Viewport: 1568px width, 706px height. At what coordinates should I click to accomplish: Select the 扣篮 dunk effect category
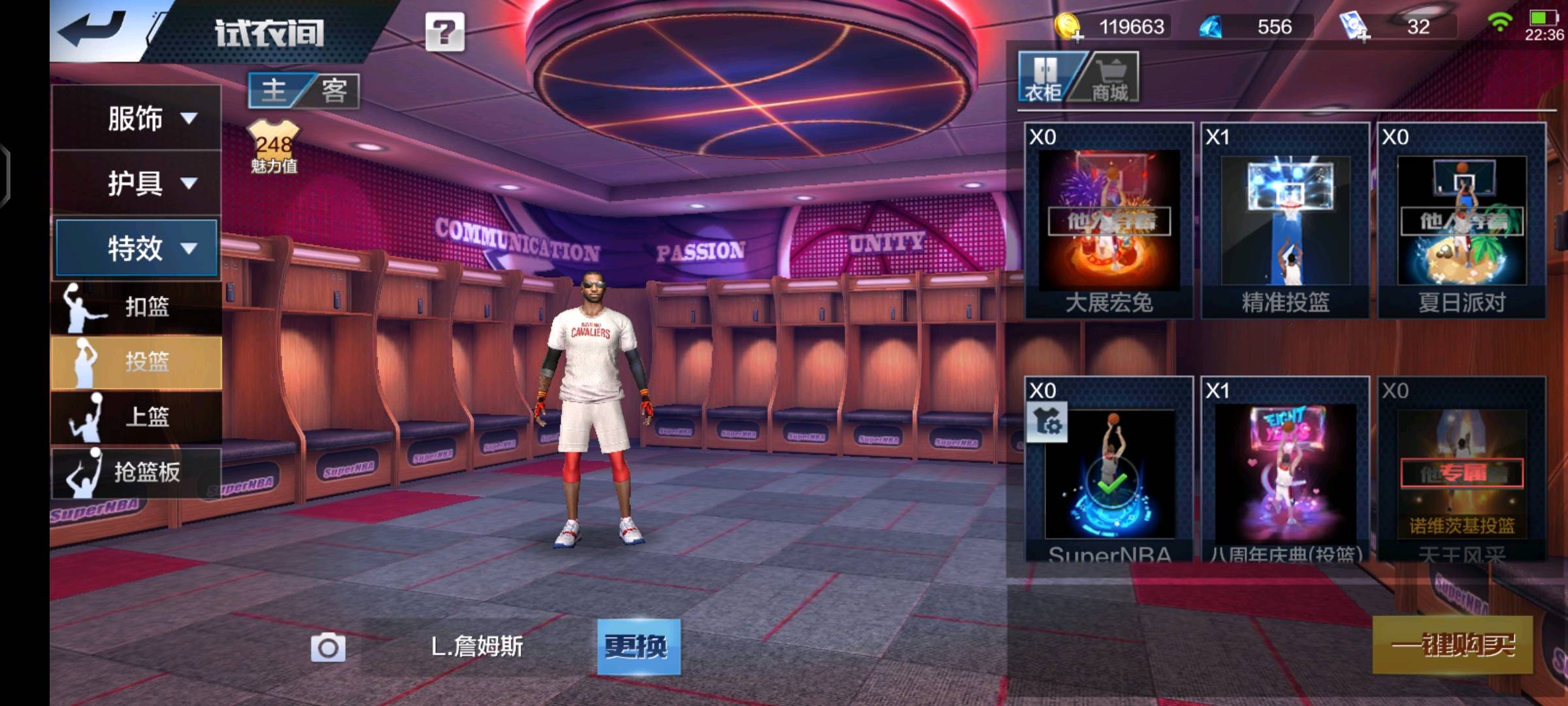[136, 307]
